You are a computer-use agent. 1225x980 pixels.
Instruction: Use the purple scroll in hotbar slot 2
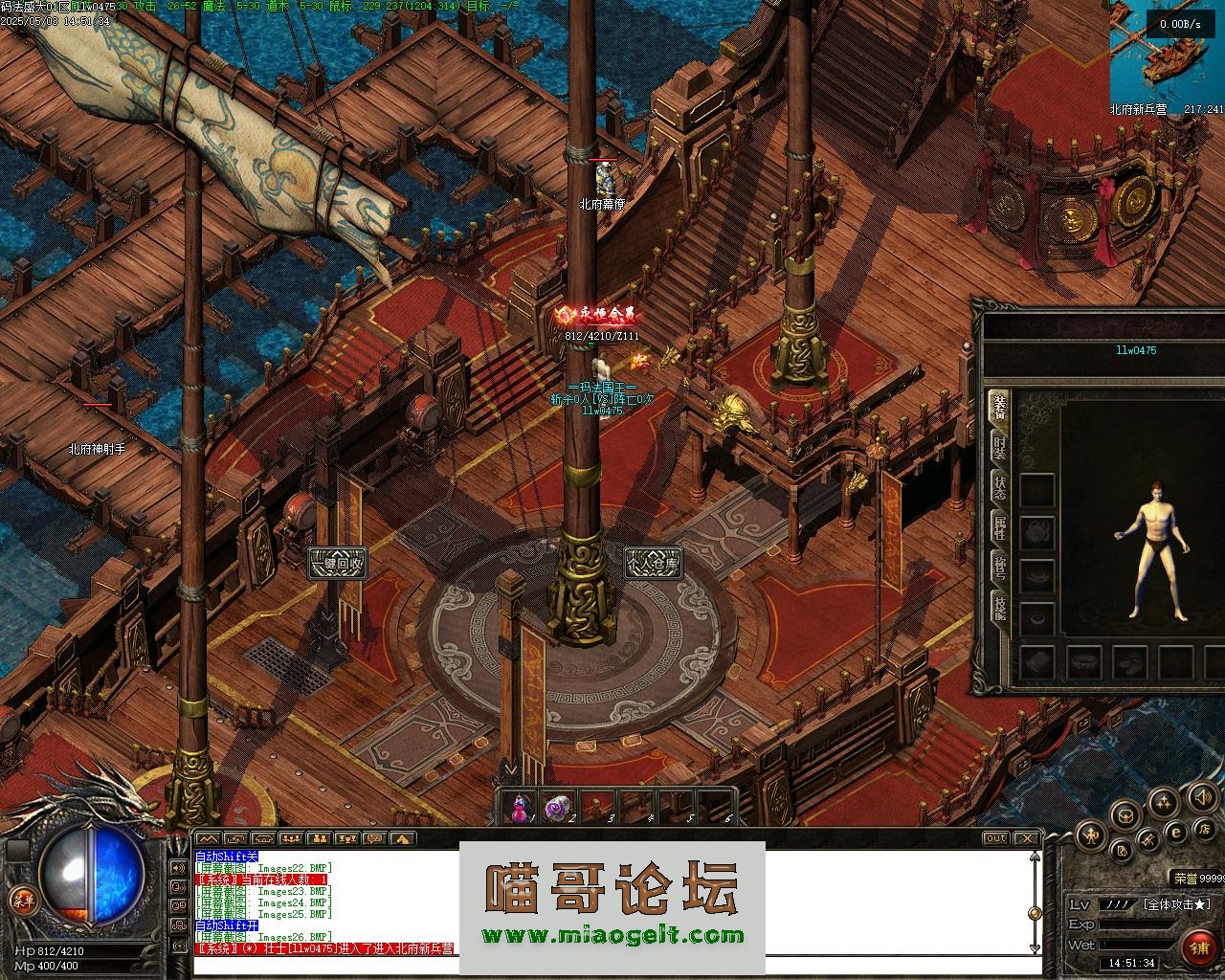point(557,809)
